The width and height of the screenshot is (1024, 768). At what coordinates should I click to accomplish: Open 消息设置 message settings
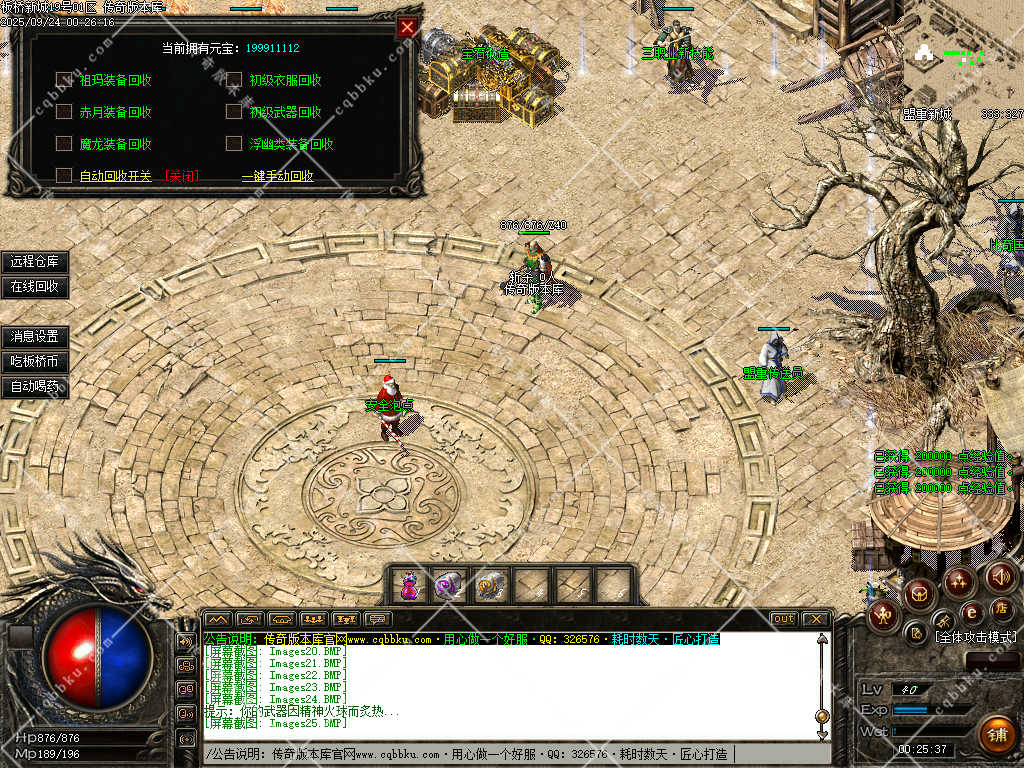[x=35, y=337]
